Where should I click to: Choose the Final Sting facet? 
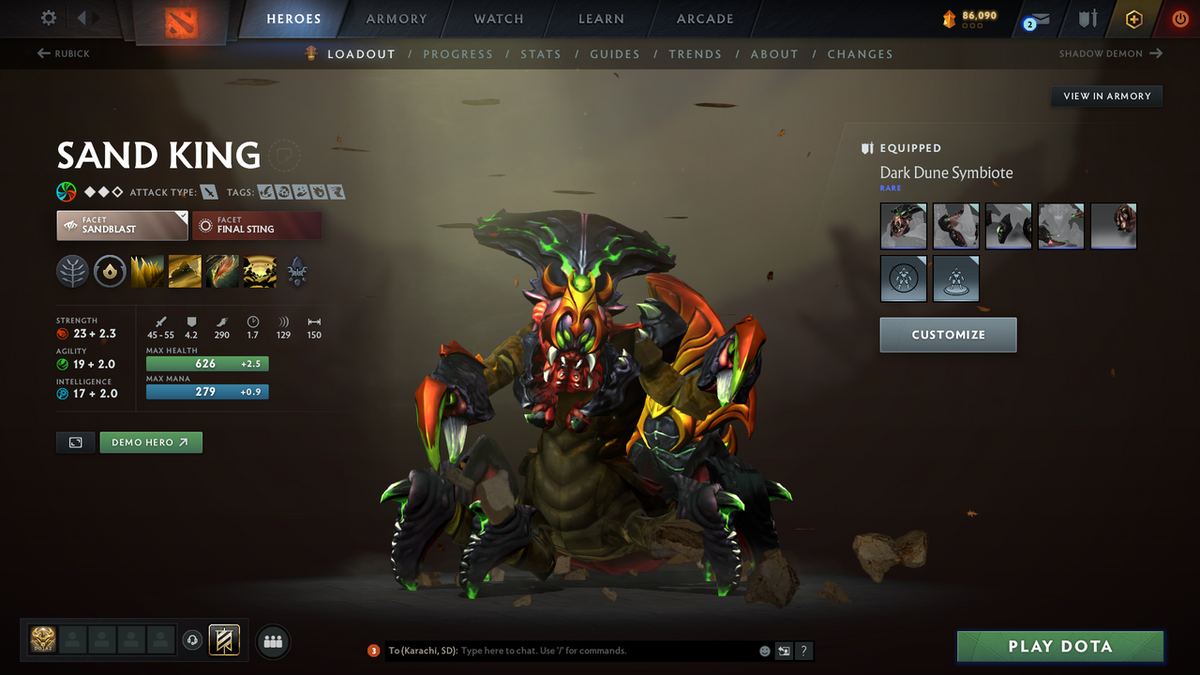pos(257,225)
